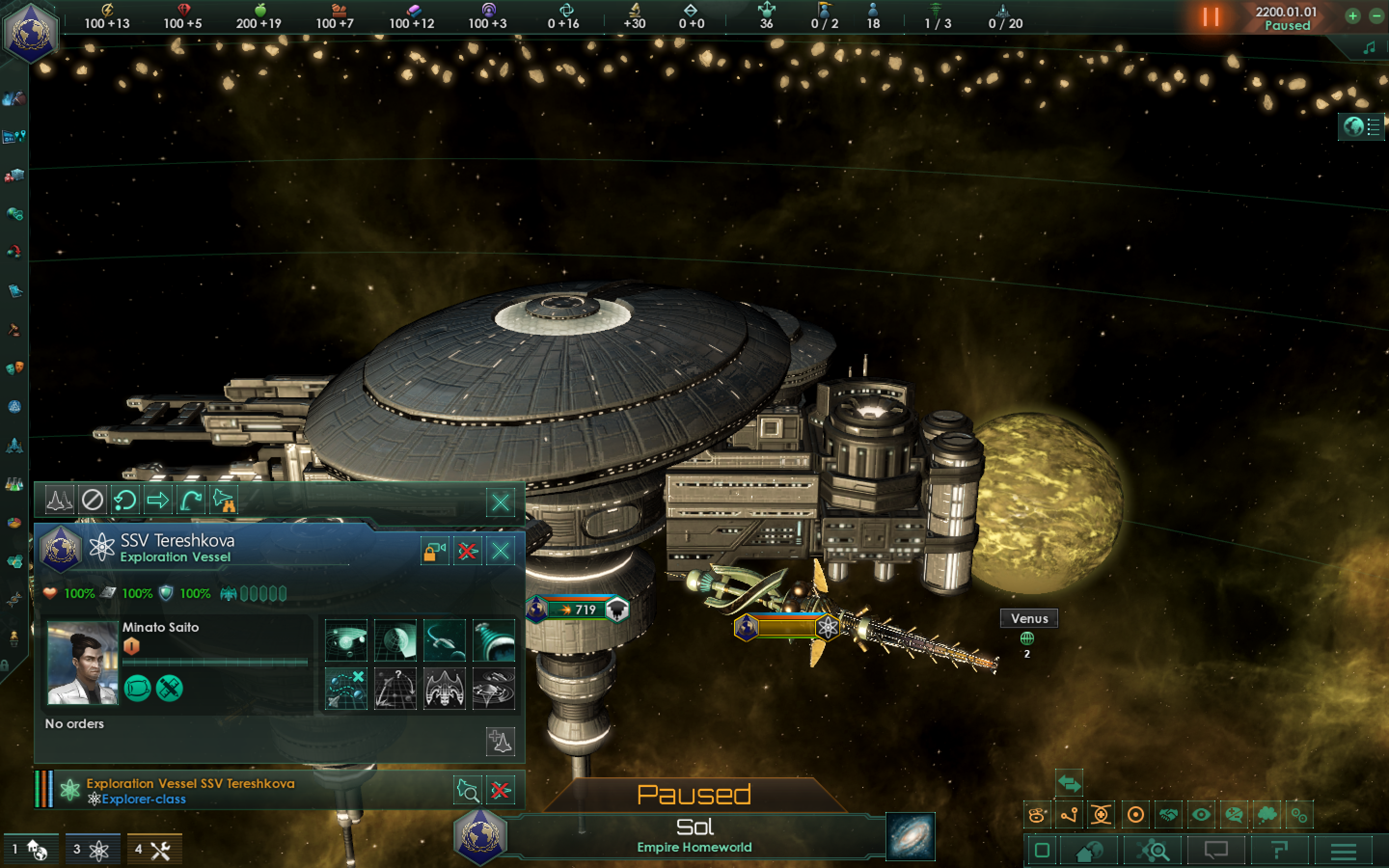The height and width of the screenshot is (868, 1389).
Task: Open the Help panel with the question mark
Action: click(x=1280, y=850)
